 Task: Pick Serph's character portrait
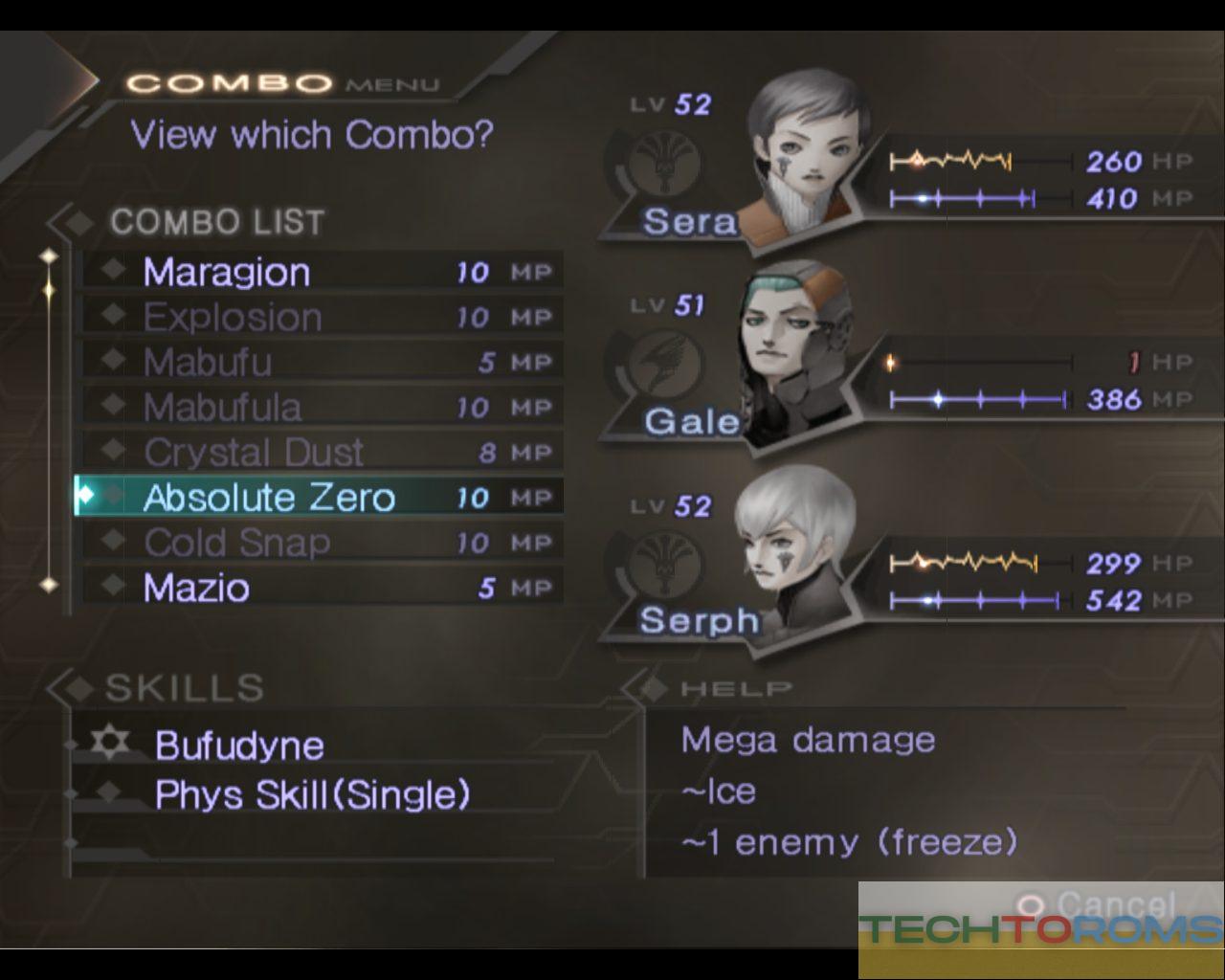(796, 550)
